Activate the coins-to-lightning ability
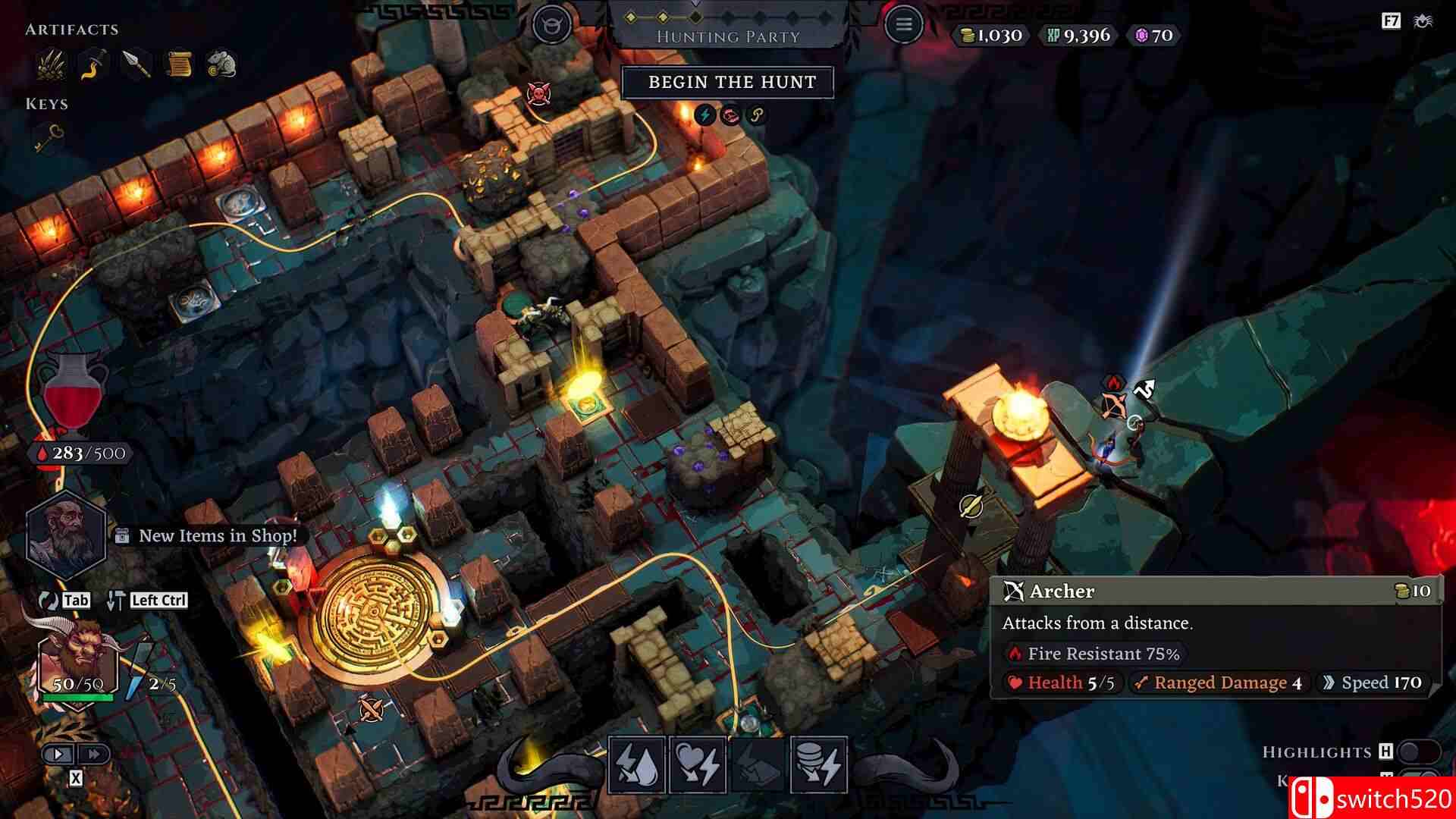The width and height of the screenshot is (1456, 819). point(818,764)
